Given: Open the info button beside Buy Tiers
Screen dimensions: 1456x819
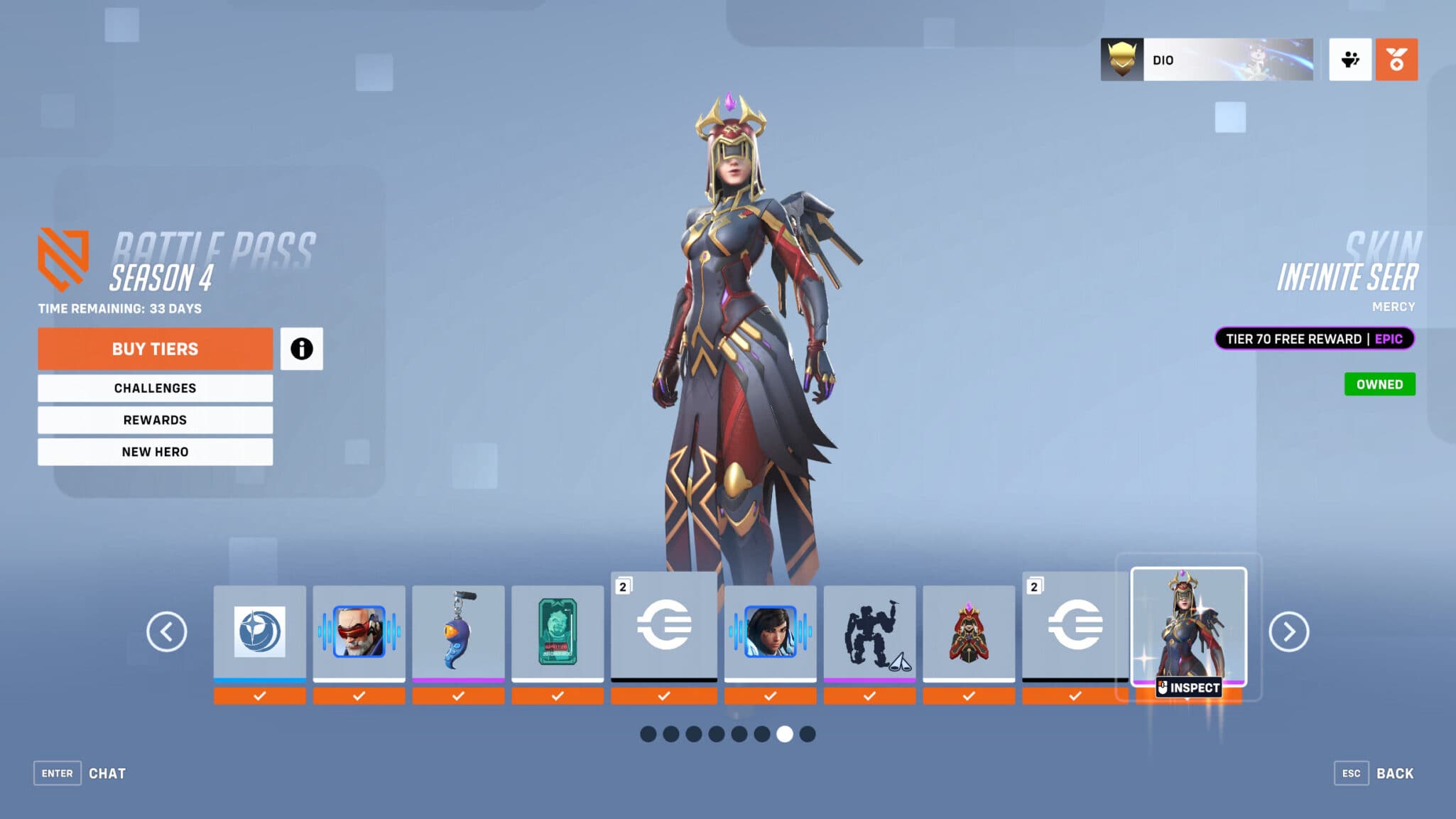Looking at the screenshot, I should 302,349.
